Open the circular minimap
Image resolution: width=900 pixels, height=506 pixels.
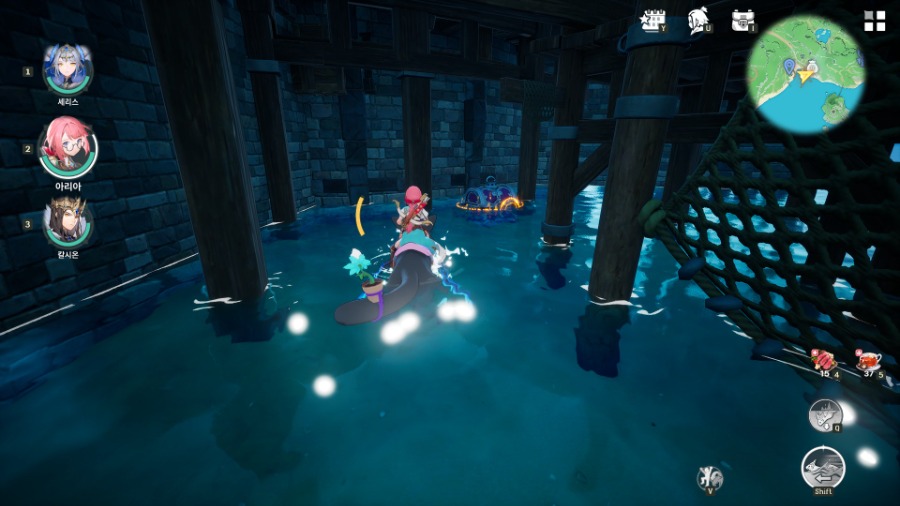click(806, 74)
